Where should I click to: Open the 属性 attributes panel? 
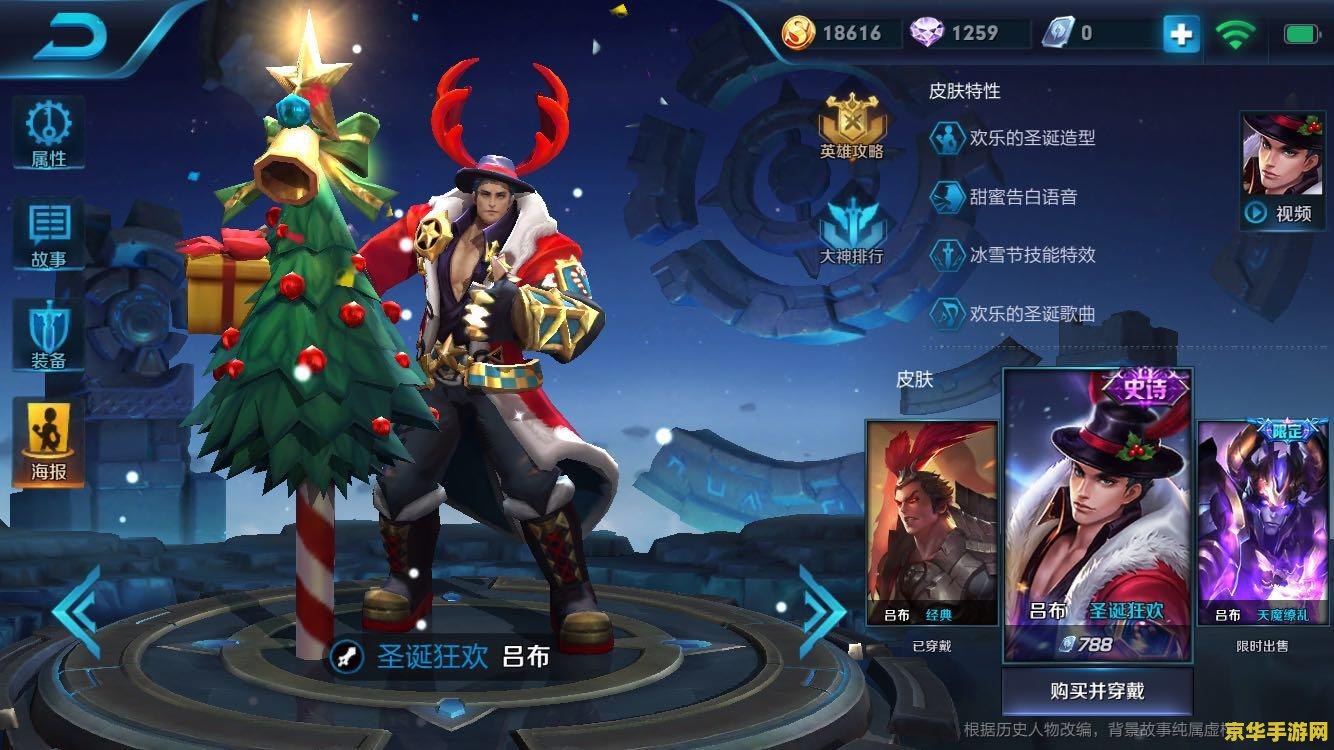click(48, 133)
